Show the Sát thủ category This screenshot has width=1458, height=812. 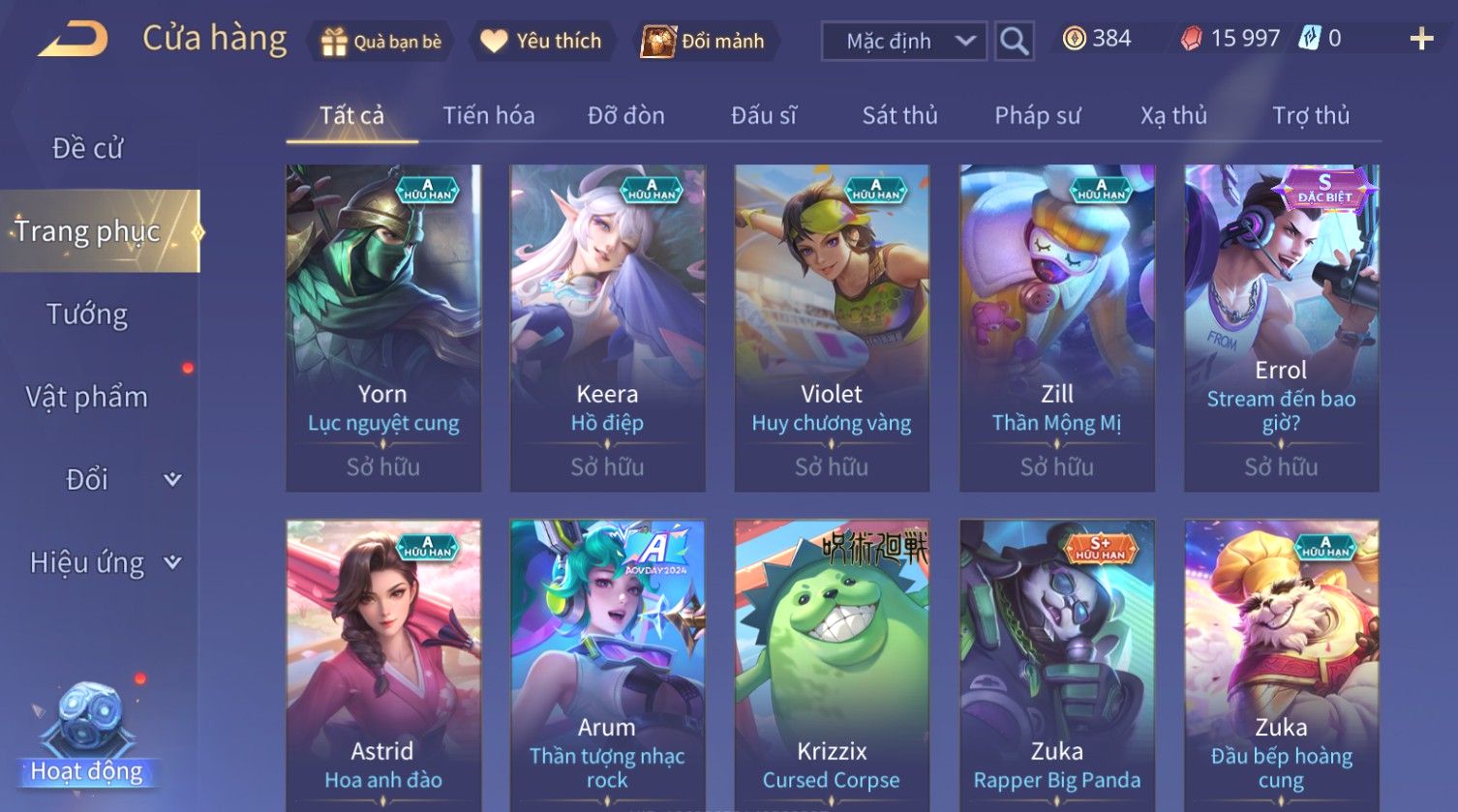click(899, 116)
